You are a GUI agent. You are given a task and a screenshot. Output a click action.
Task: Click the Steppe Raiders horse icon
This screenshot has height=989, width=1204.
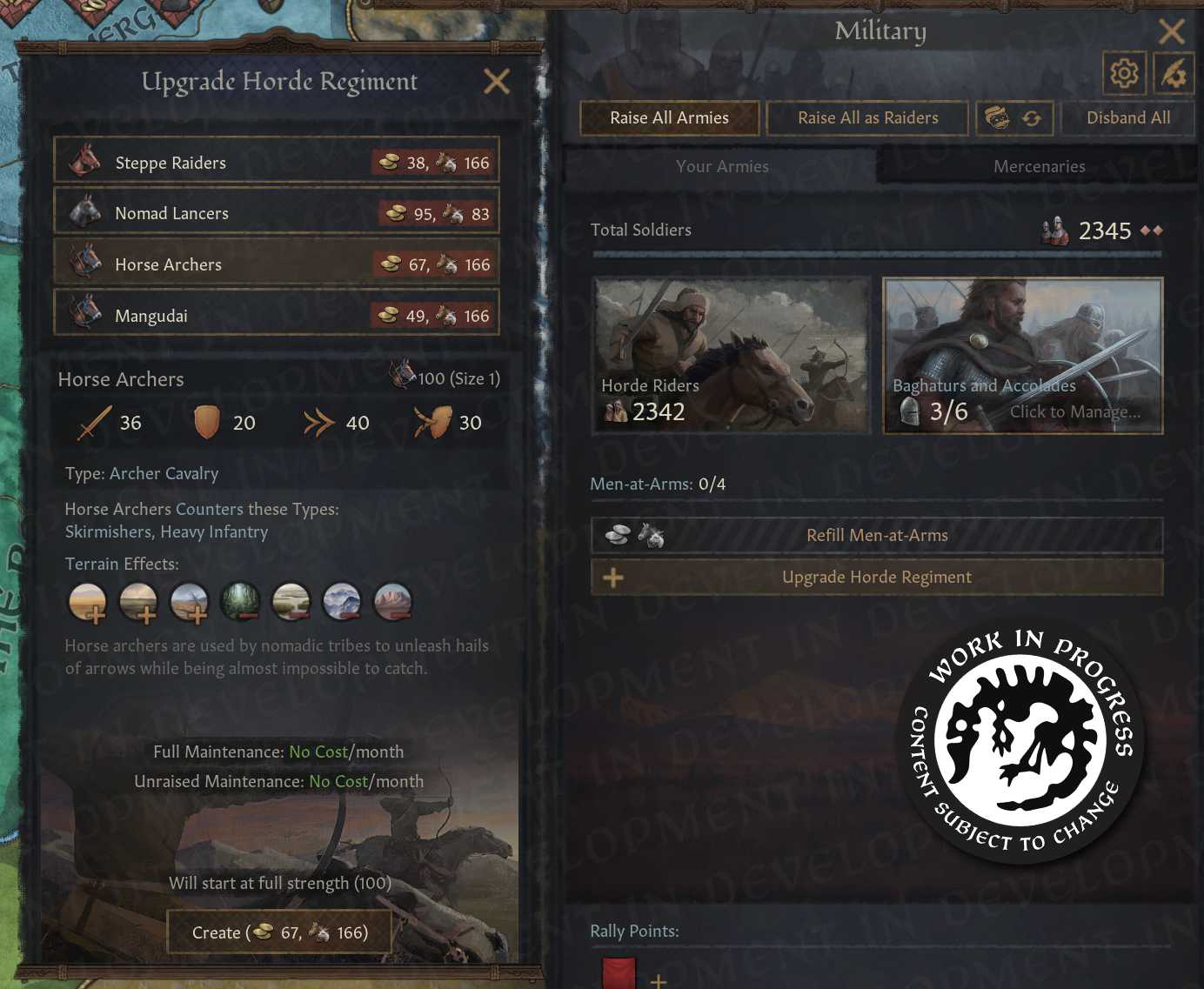[84, 160]
